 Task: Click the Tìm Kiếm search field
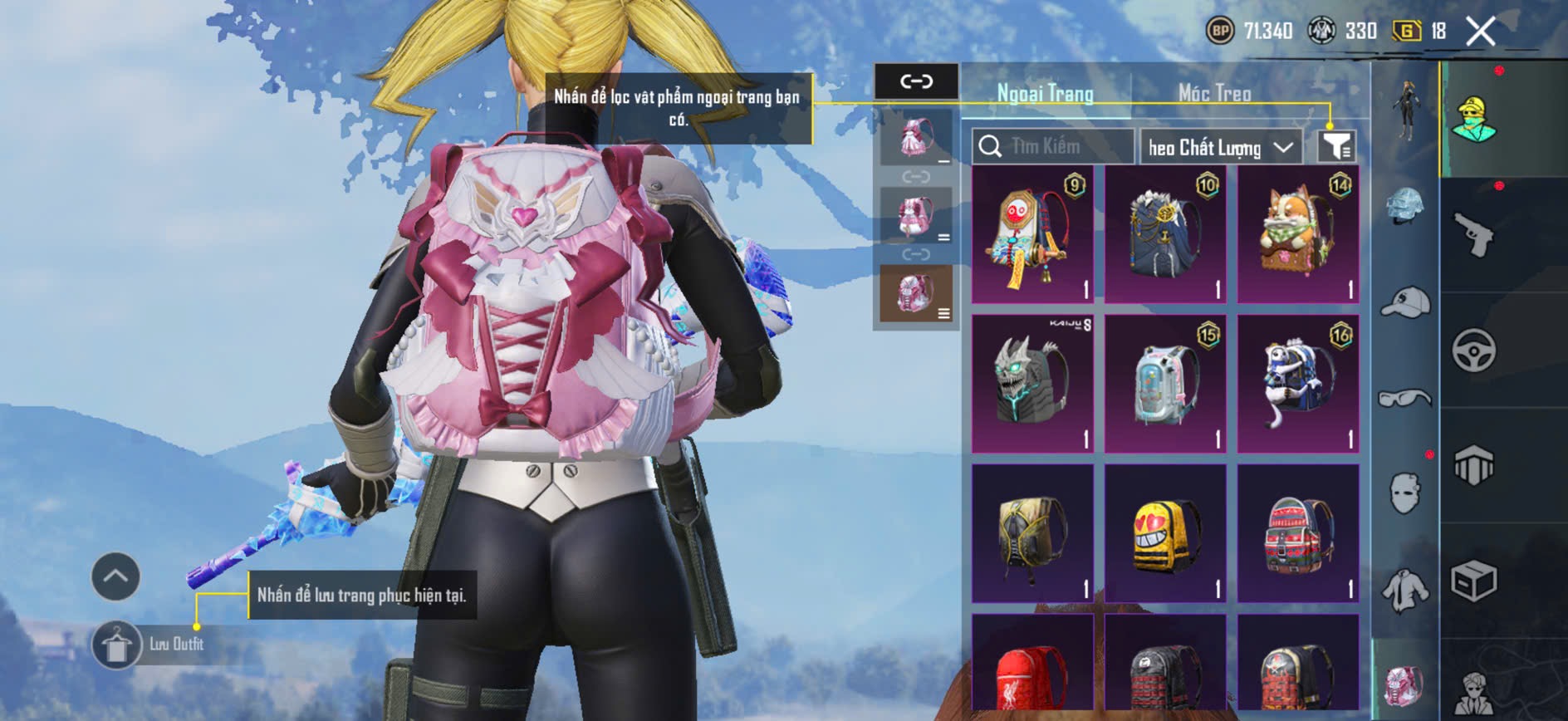[1052, 147]
